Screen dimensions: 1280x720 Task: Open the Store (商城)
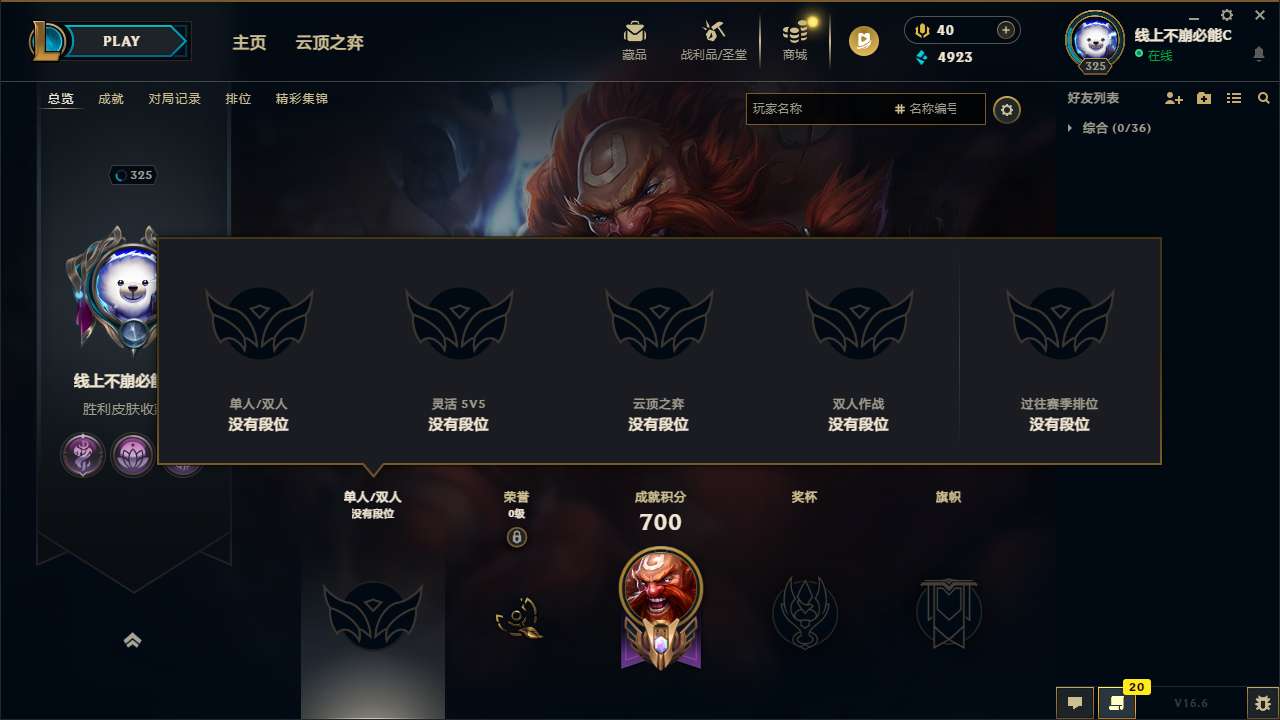(795, 40)
